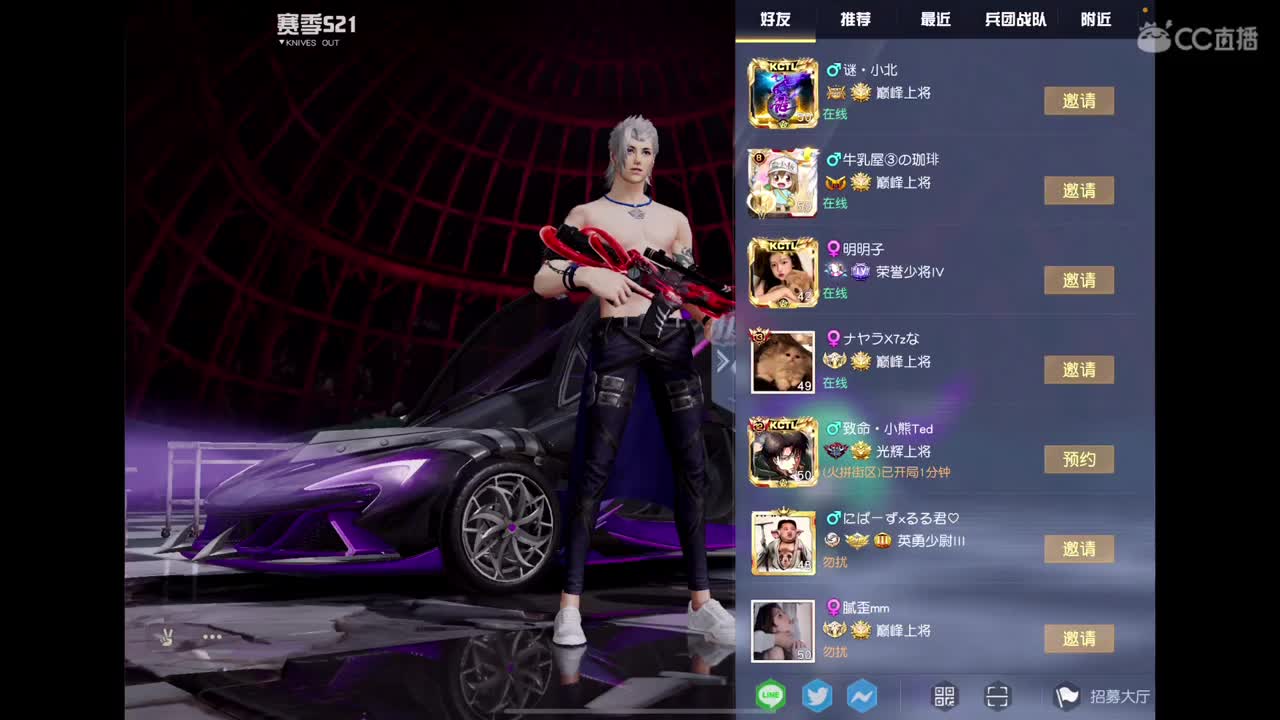
Task: Click the peace-hand emote icon
Action: point(167,637)
